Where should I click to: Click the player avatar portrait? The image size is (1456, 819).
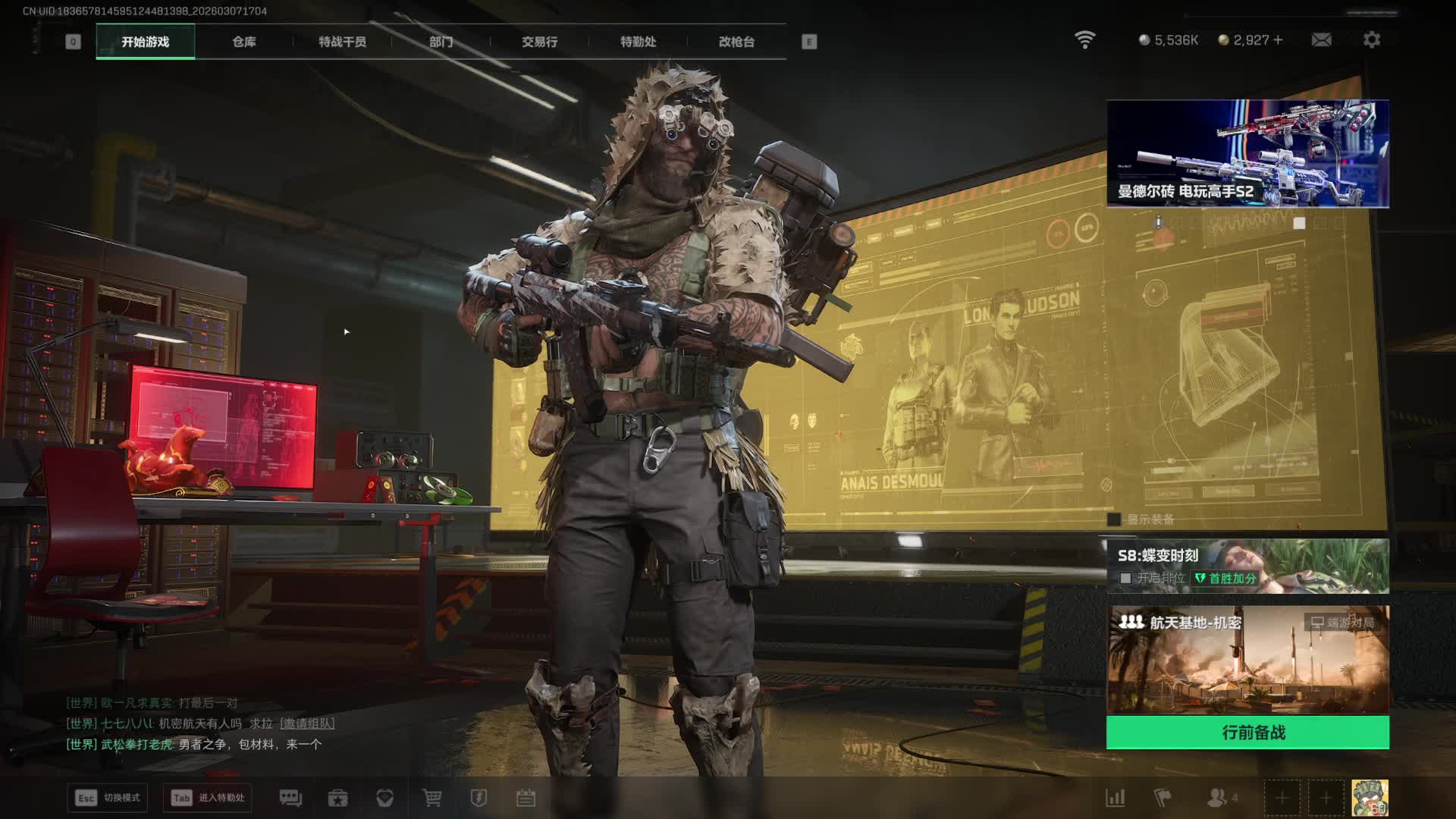click(x=1370, y=798)
